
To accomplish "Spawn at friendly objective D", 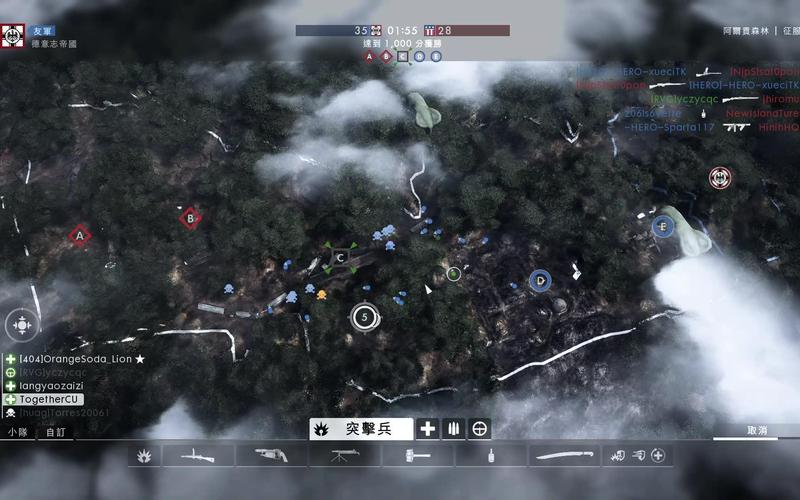I will click(540, 281).
